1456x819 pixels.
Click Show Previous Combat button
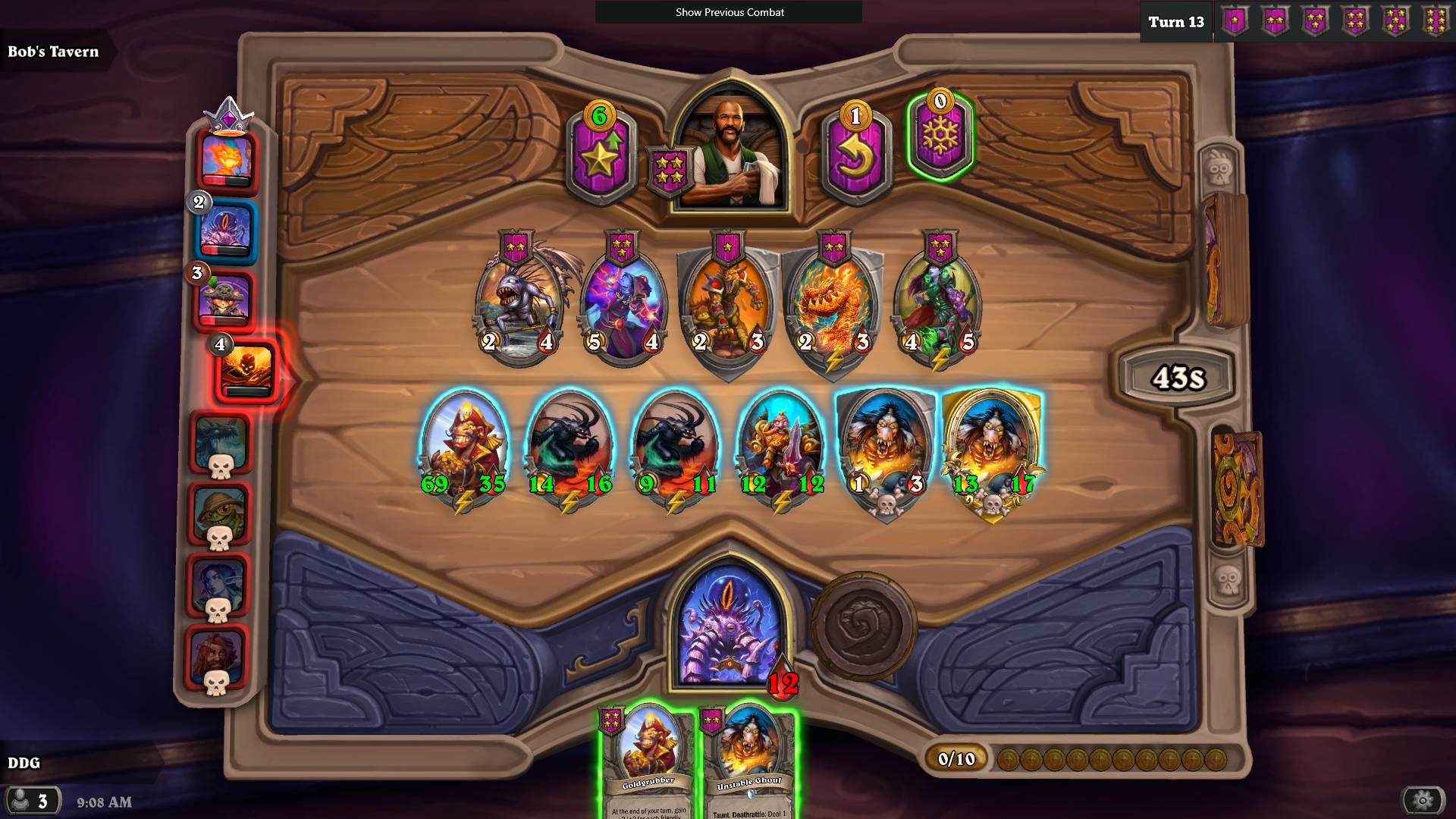click(x=729, y=12)
